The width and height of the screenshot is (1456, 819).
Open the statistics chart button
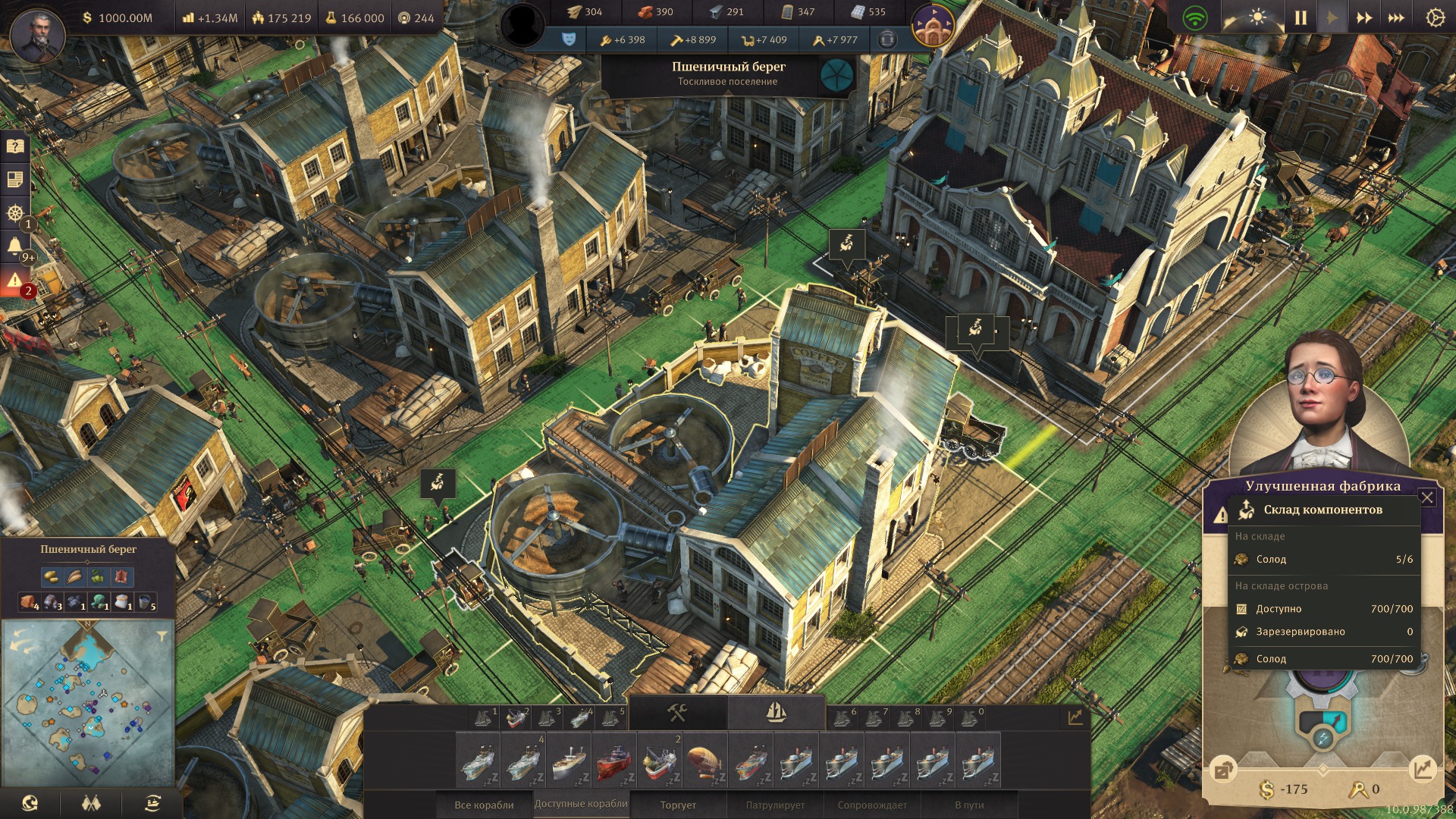1075,717
